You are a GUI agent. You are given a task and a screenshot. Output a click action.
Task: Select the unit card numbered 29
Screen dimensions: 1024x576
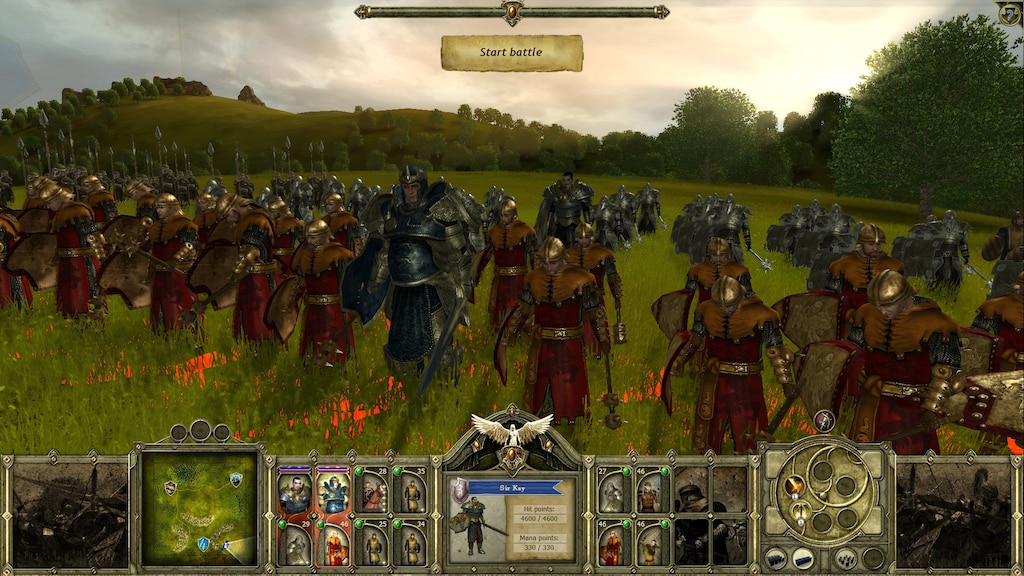[x=295, y=544]
